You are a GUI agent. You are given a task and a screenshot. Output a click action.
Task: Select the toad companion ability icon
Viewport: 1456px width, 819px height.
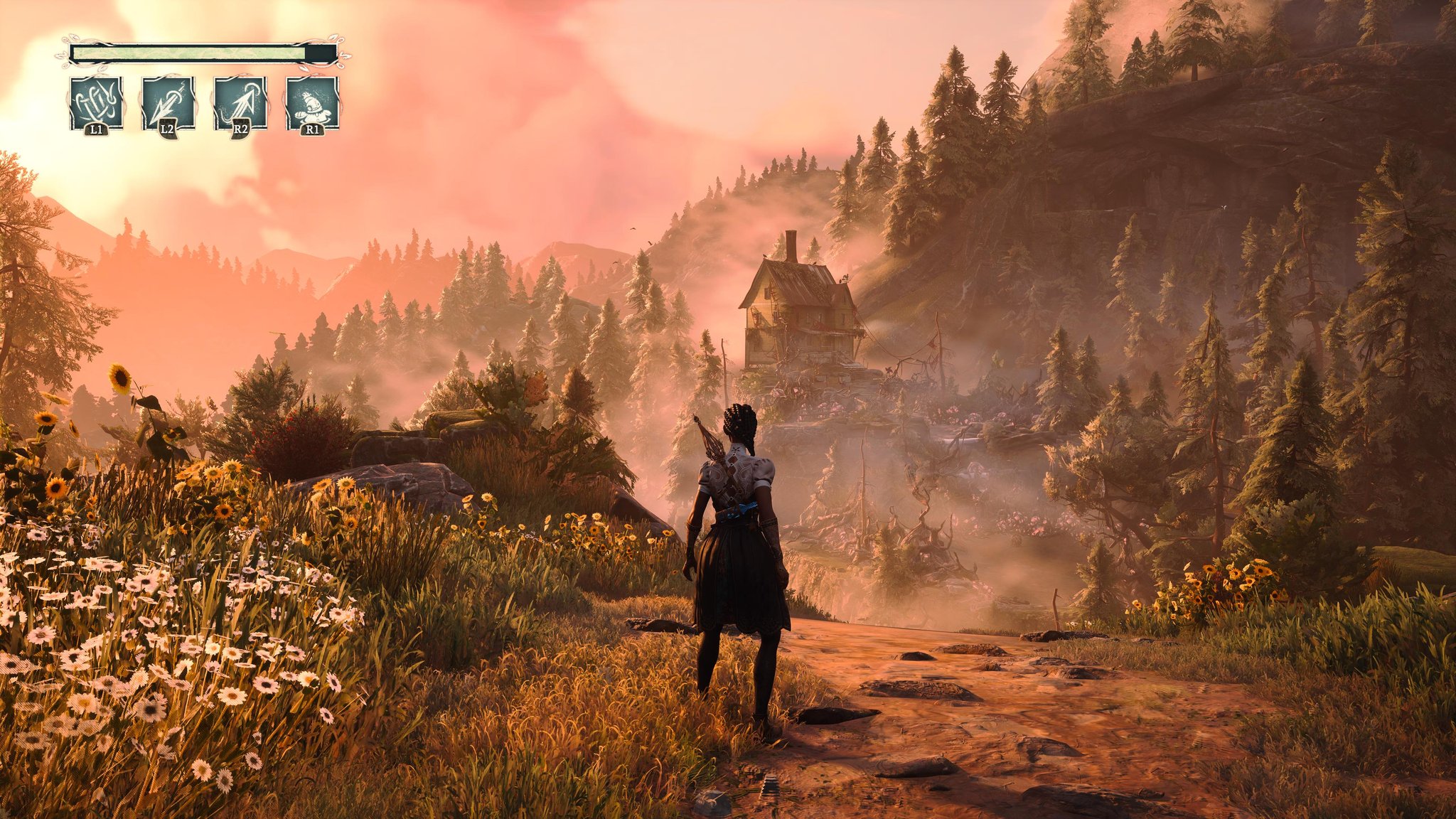tap(312, 103)
